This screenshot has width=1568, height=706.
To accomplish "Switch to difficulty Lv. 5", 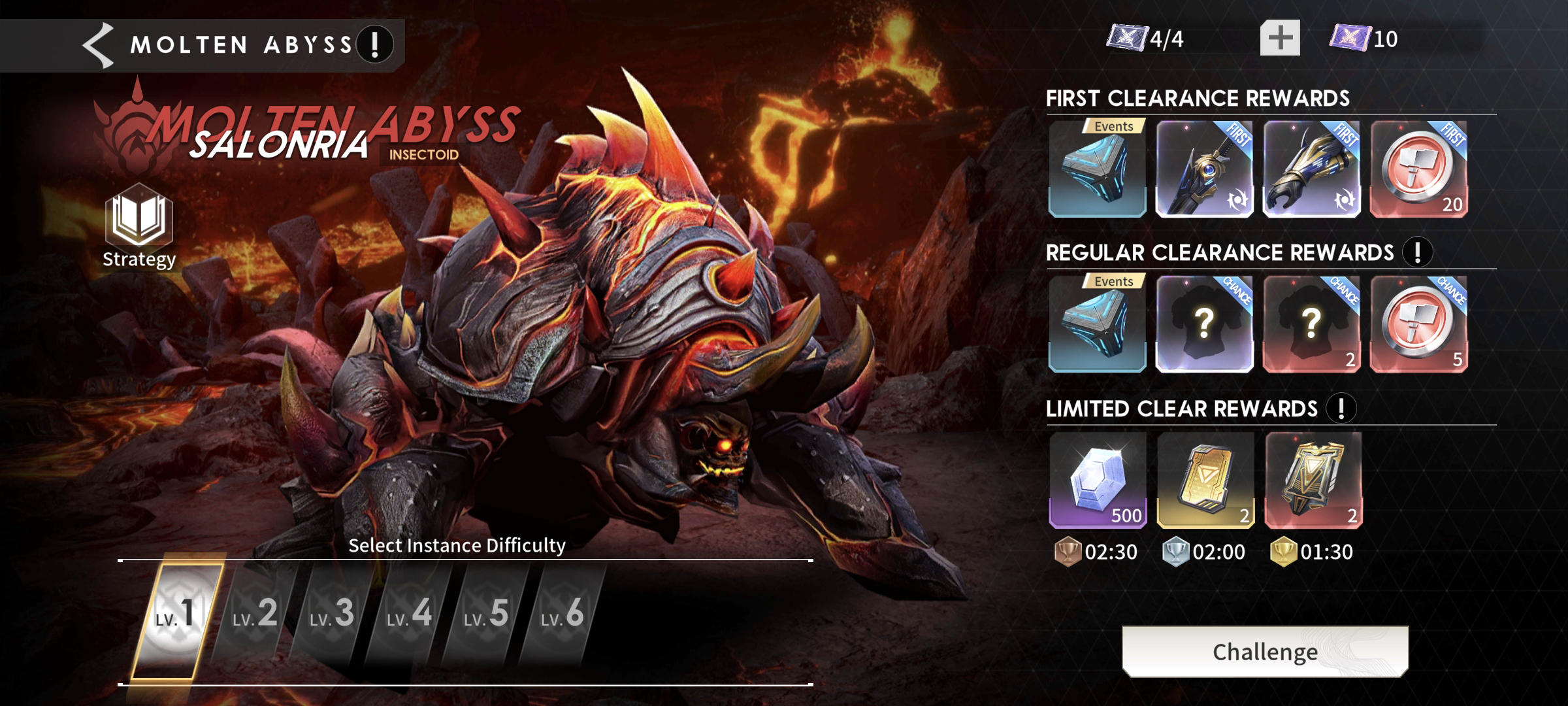I will 486,614.
